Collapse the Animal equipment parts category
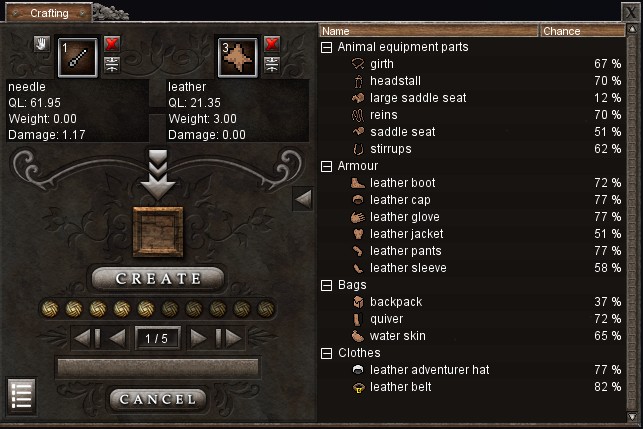 coord(327,47)
